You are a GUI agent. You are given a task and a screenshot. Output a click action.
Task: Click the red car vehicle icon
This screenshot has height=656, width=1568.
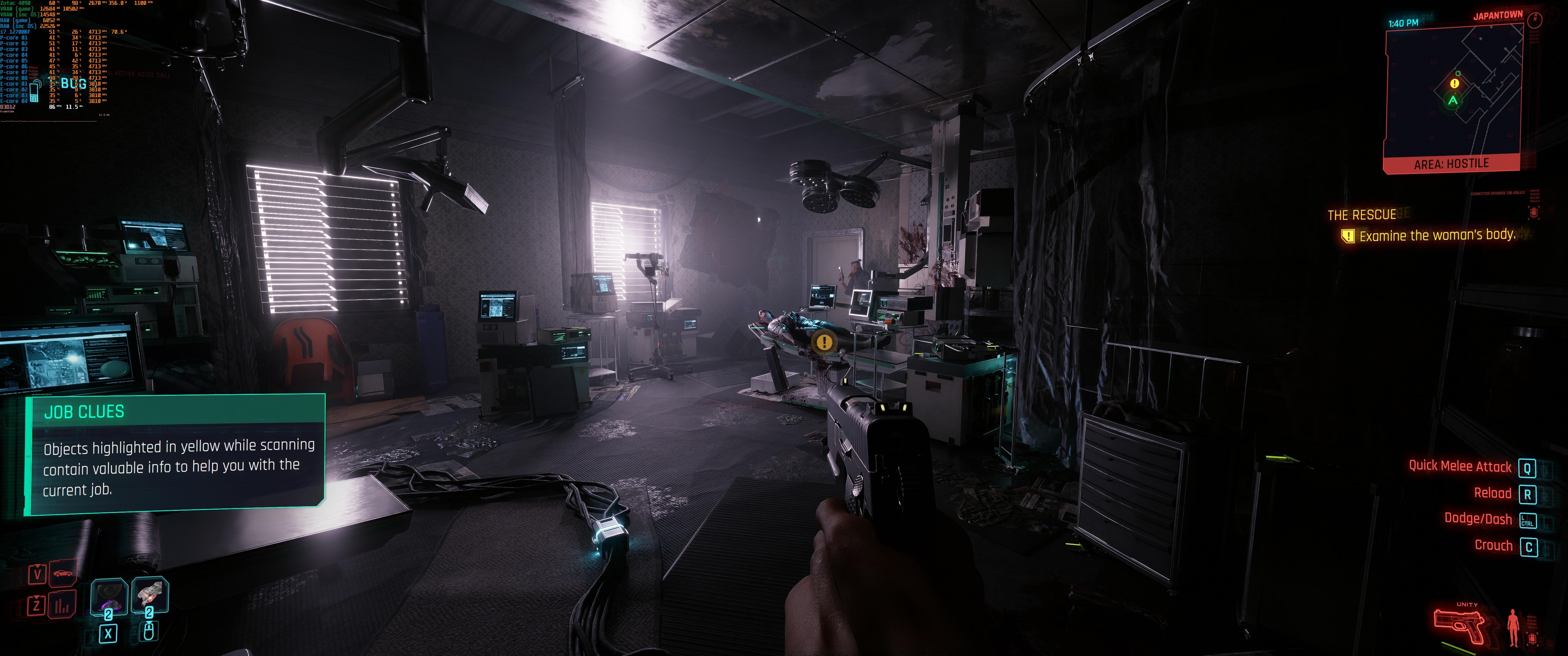point(63,574)
